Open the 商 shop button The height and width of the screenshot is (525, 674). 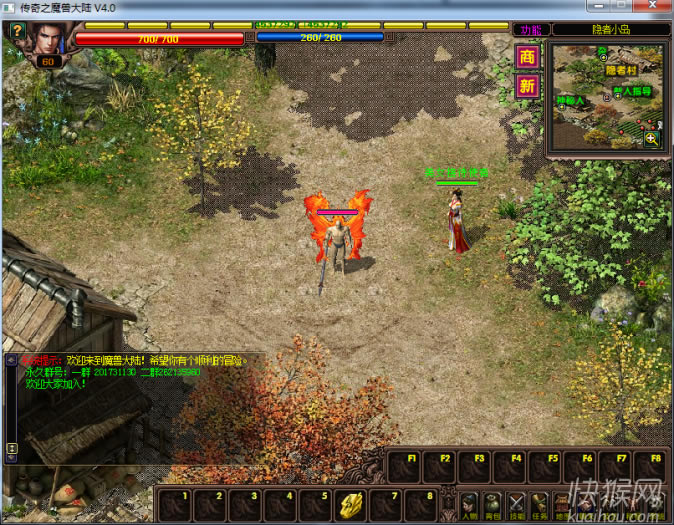coord(527,58)
